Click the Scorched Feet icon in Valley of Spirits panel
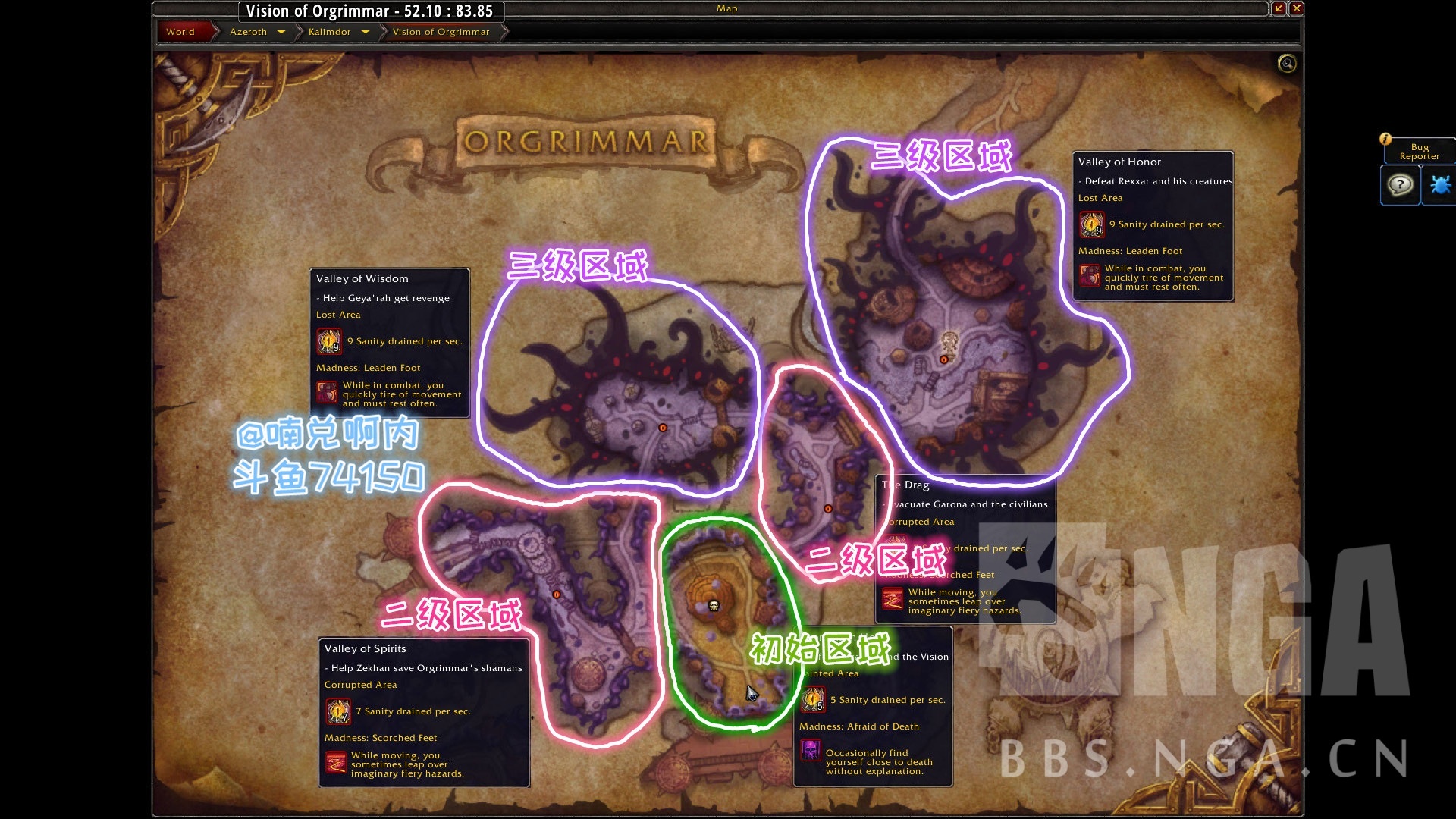Screen dimensions: 1456x819 [x=336, y=760]
